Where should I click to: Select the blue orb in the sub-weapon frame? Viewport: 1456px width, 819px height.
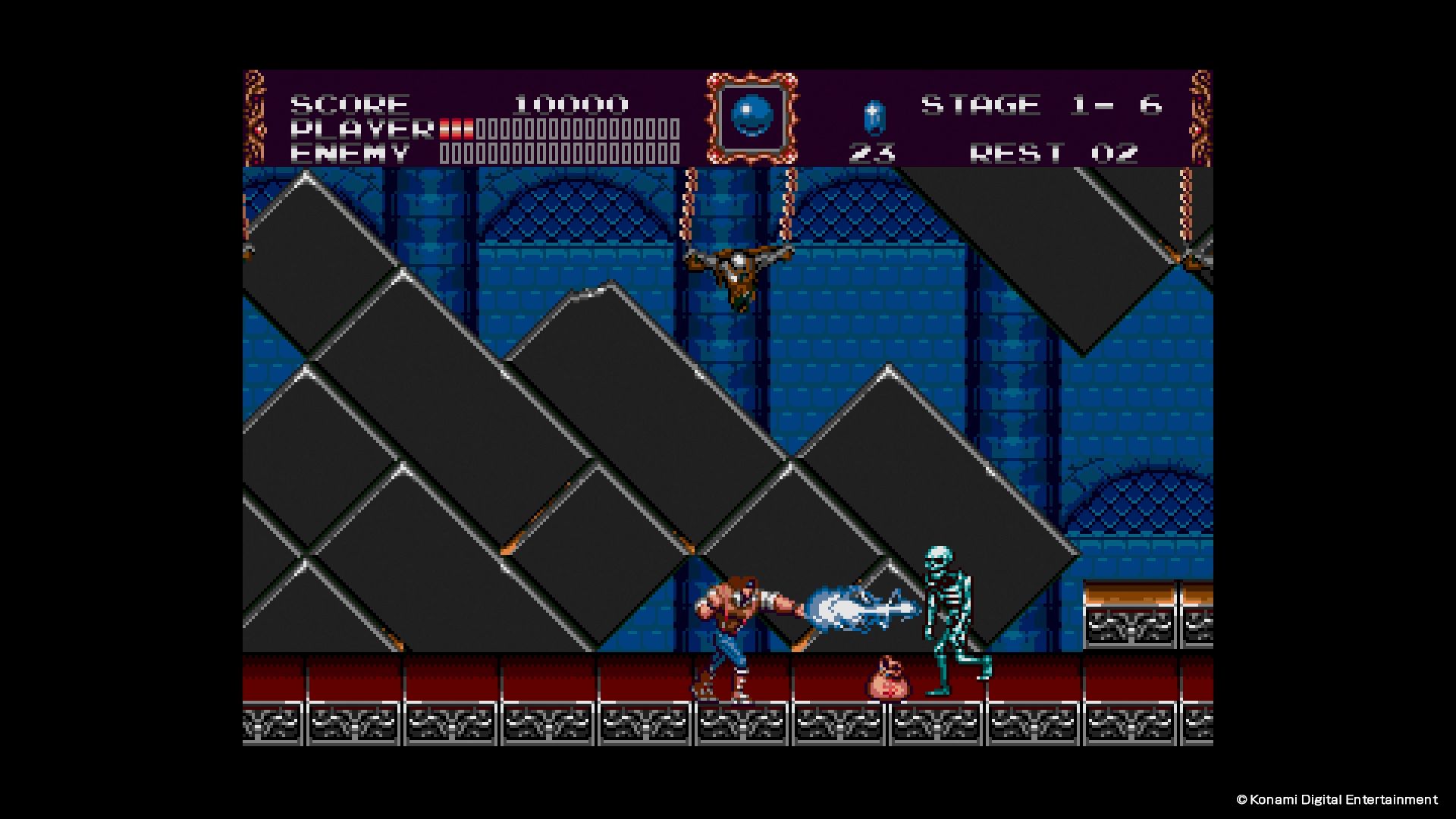click(751, 116)
